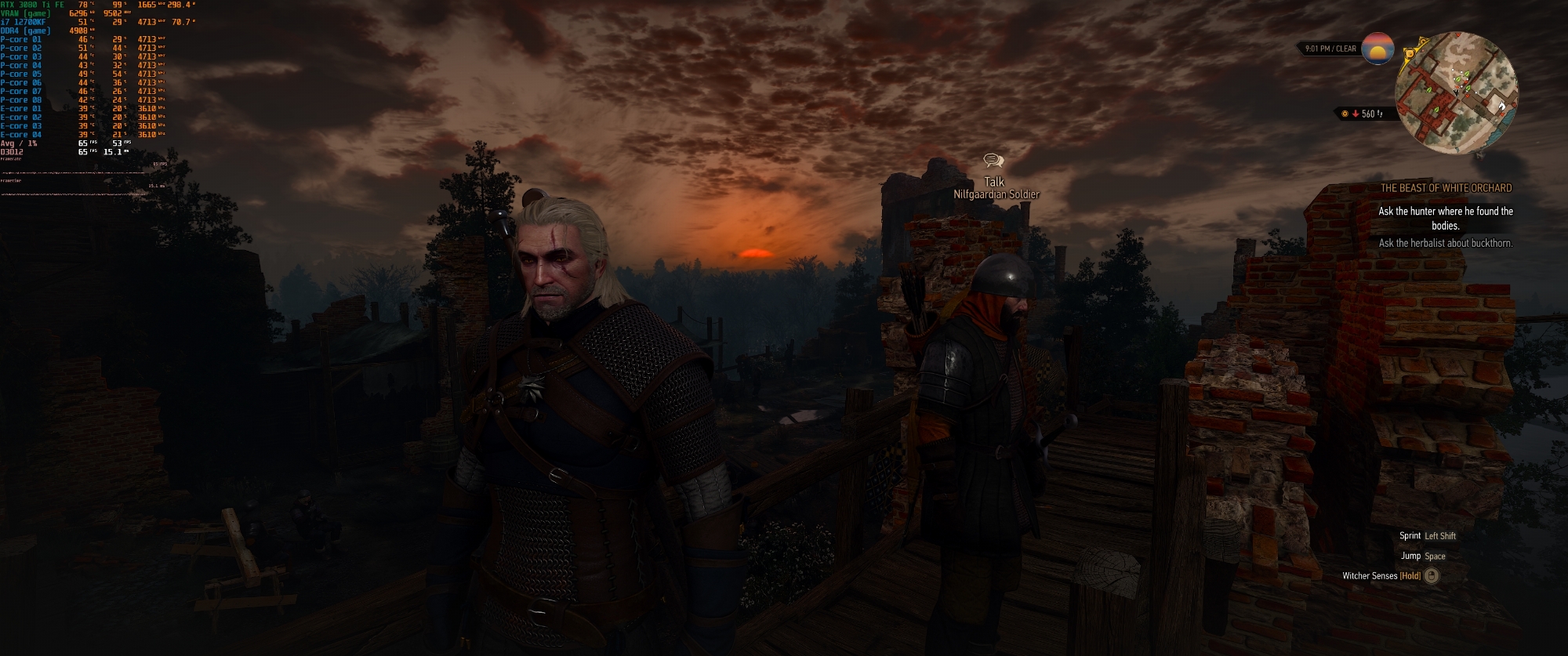Open the circular minimap

[1456, 92]
